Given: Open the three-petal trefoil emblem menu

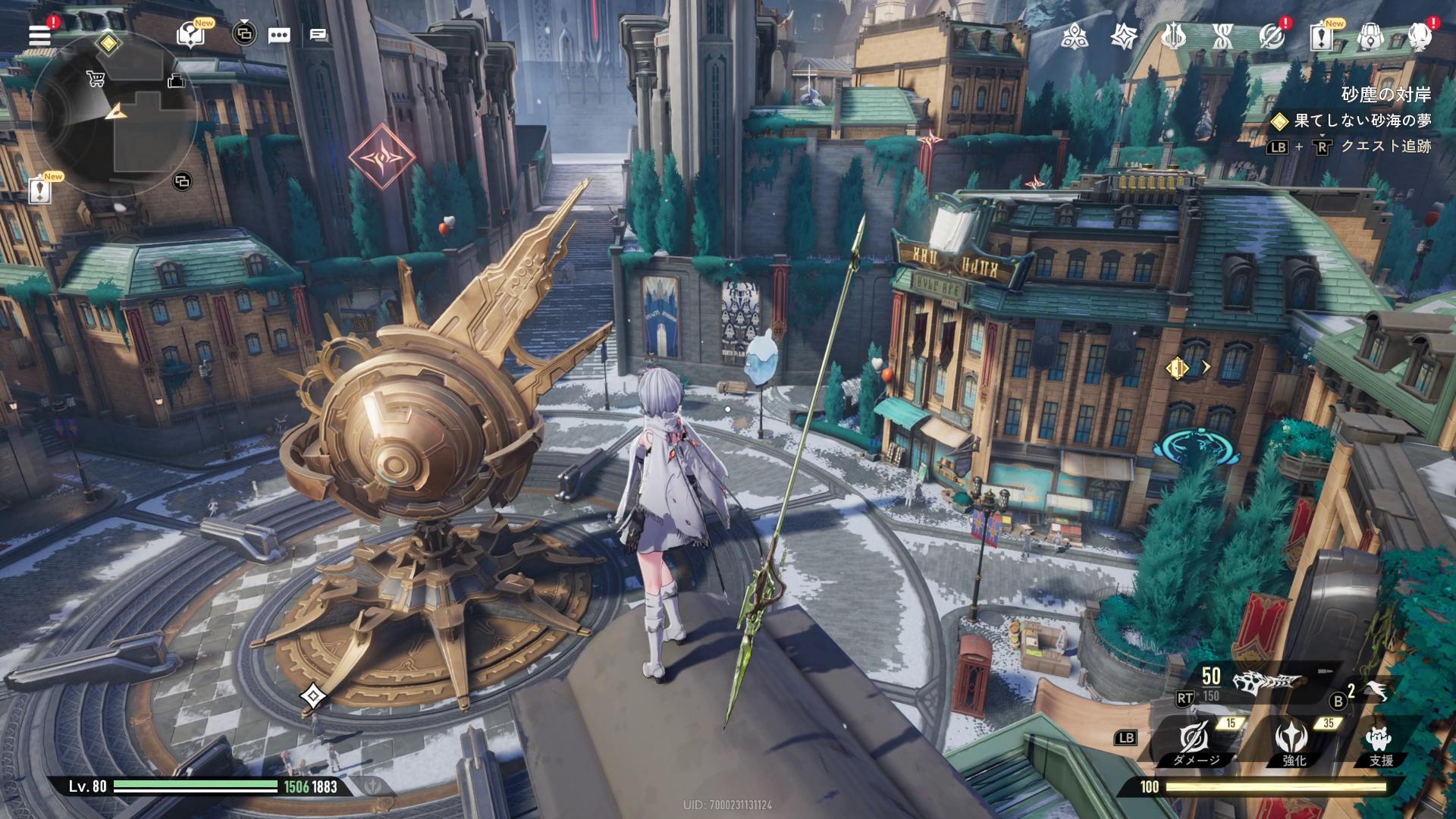Looking at the screenshot, I should click(1075, 36).
